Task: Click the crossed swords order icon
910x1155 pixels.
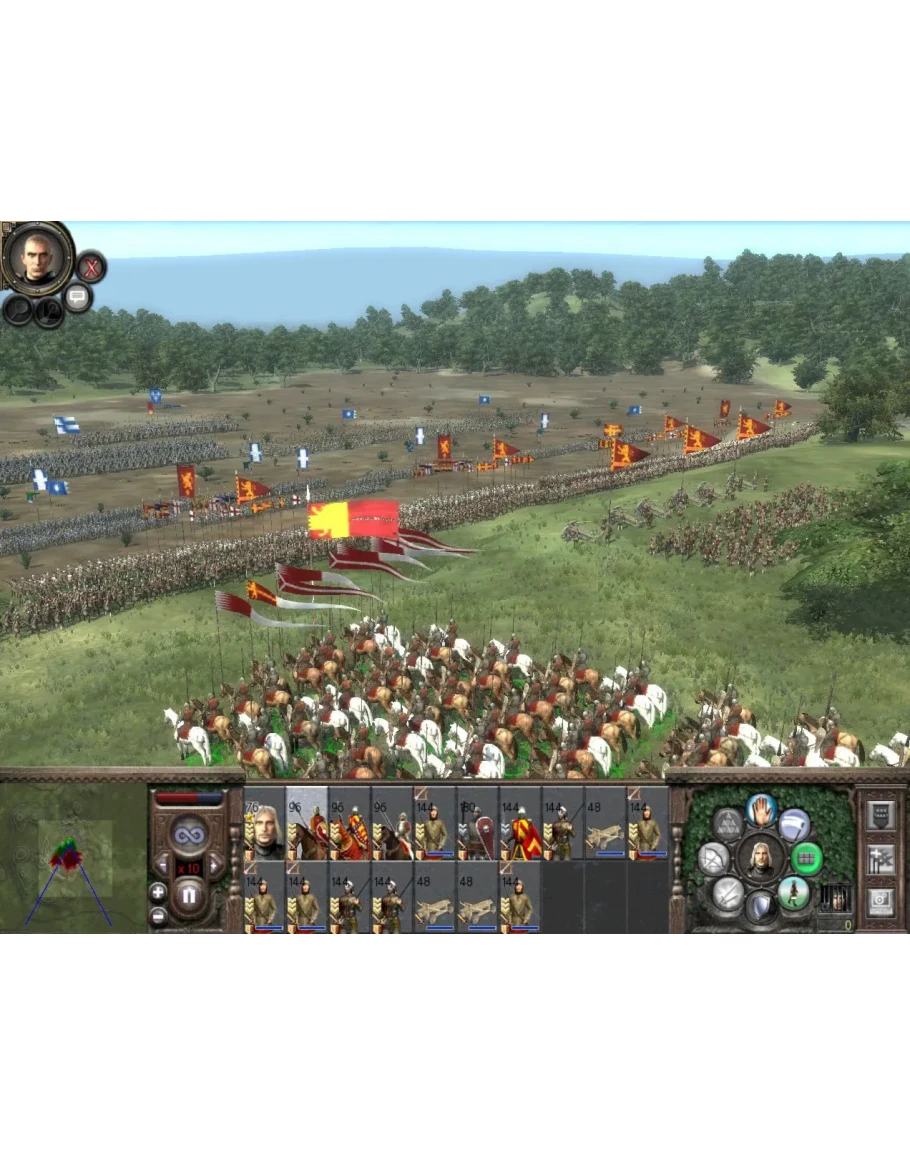Action: click(728, 891)
